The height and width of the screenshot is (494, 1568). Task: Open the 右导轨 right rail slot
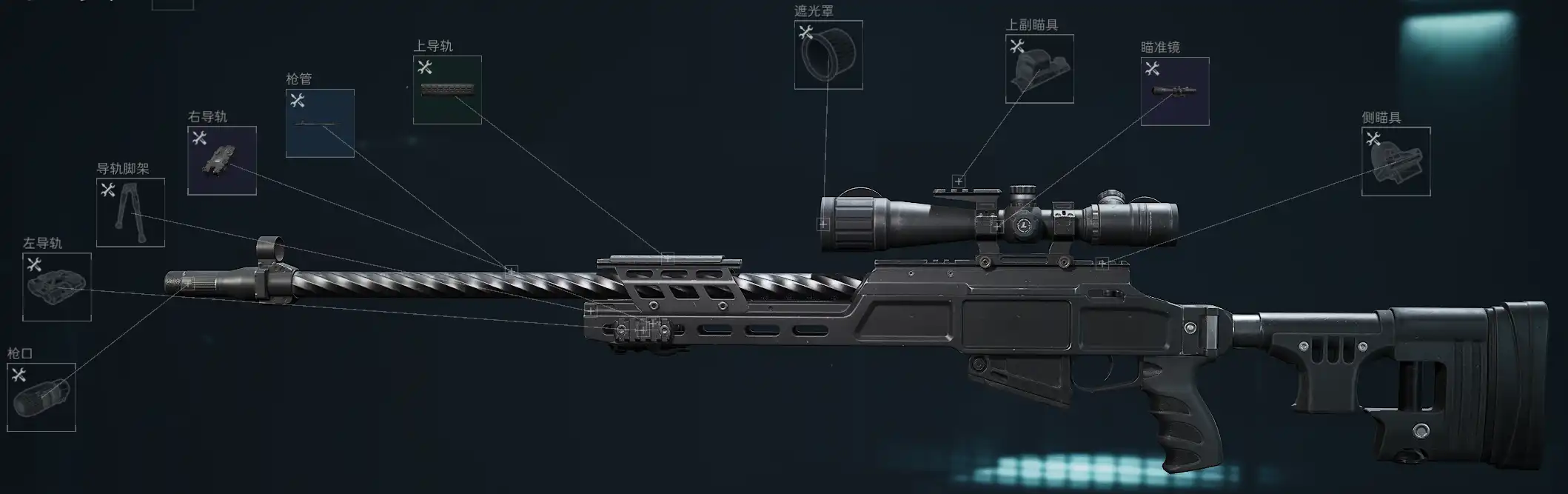coord(222,161)
